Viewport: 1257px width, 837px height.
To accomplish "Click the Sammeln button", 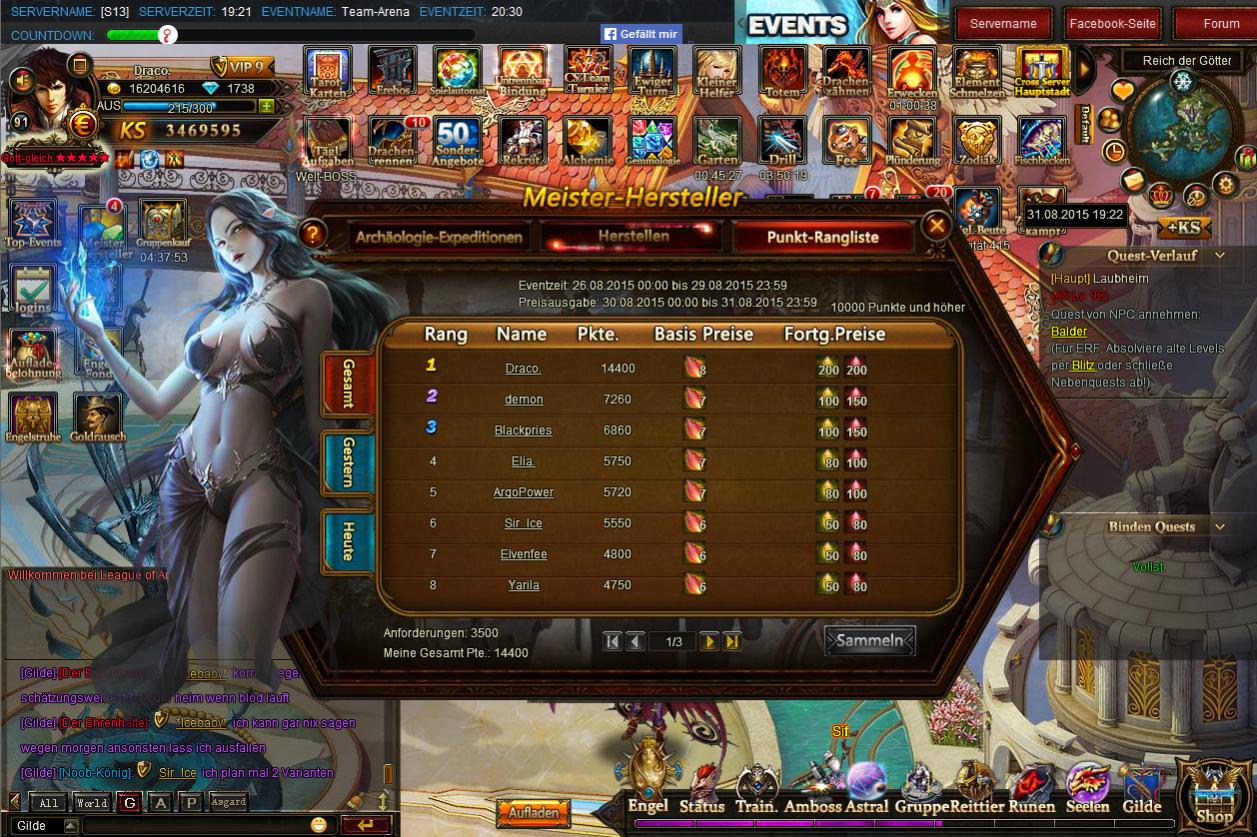I will click(869, 641).
